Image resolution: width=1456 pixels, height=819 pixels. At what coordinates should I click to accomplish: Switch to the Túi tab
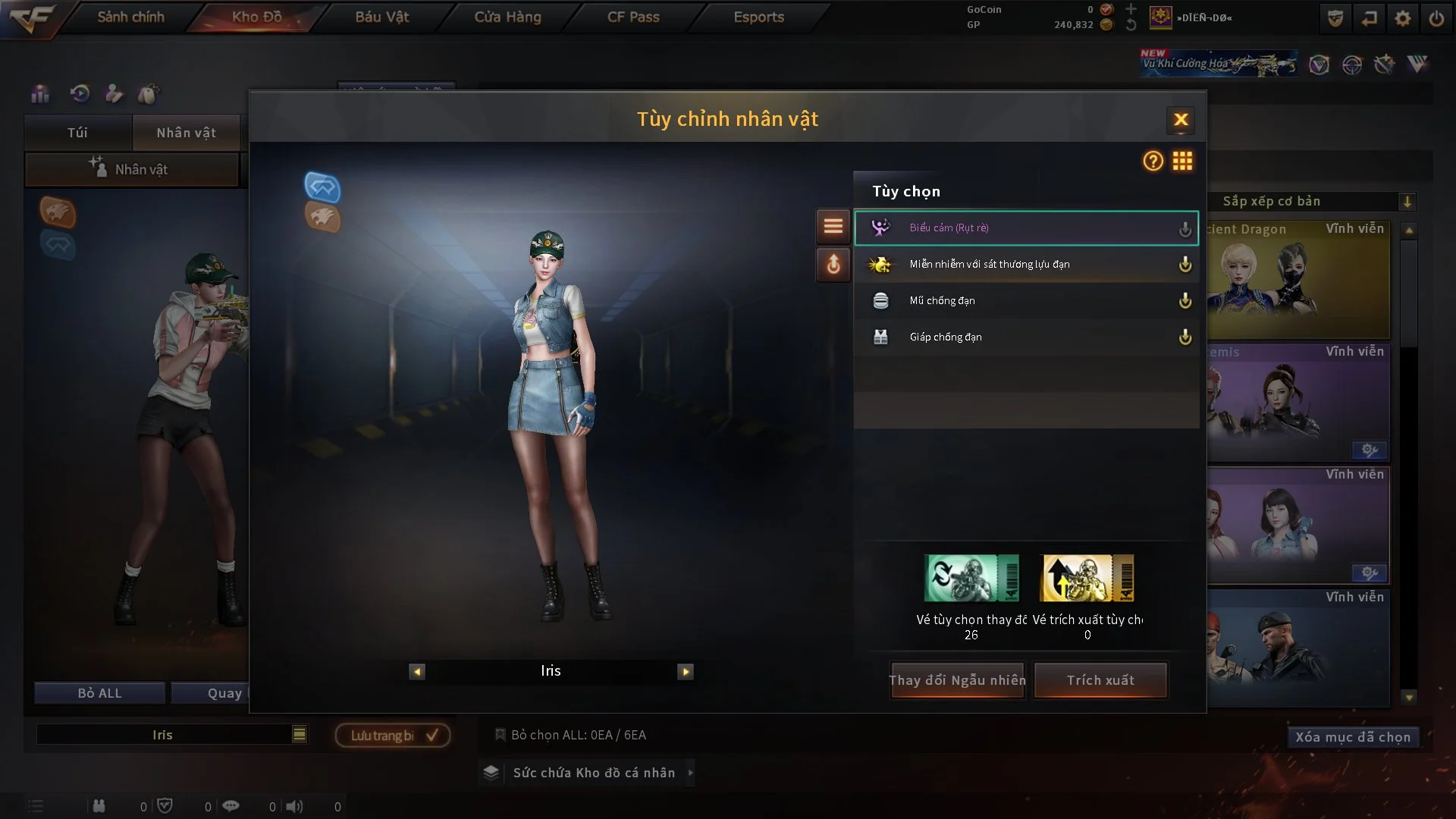77,132
